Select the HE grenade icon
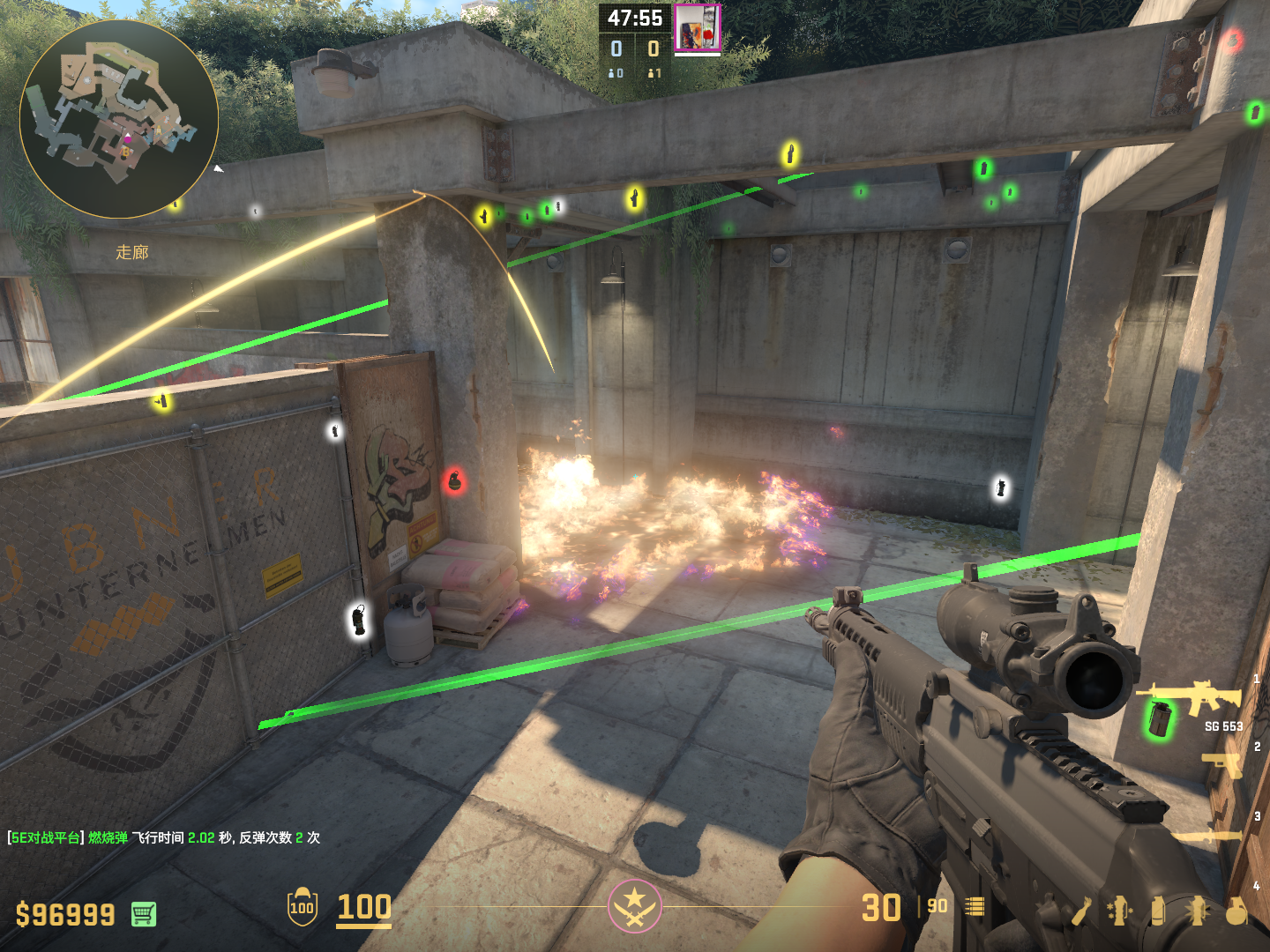Screen dimensions: 1270x952 pos(1236,911)
